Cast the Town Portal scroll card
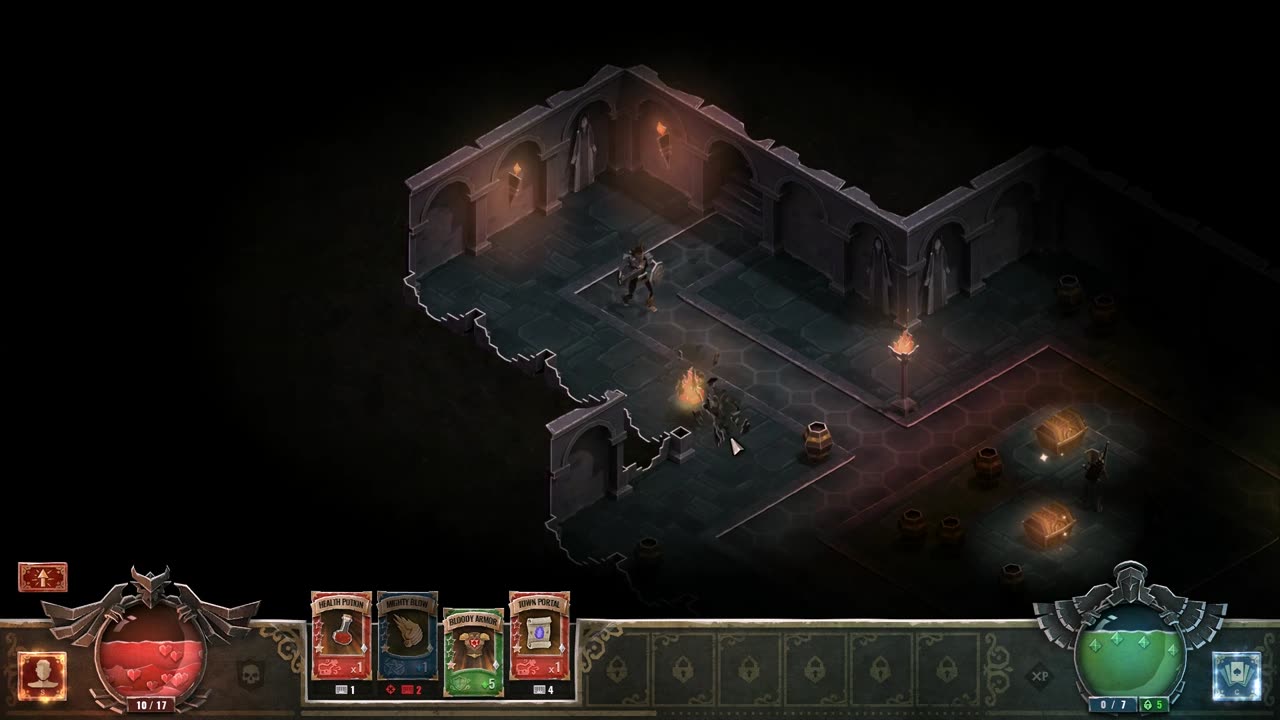The image size is (1280, 720). pyautogui.click(x=539, y=636)
